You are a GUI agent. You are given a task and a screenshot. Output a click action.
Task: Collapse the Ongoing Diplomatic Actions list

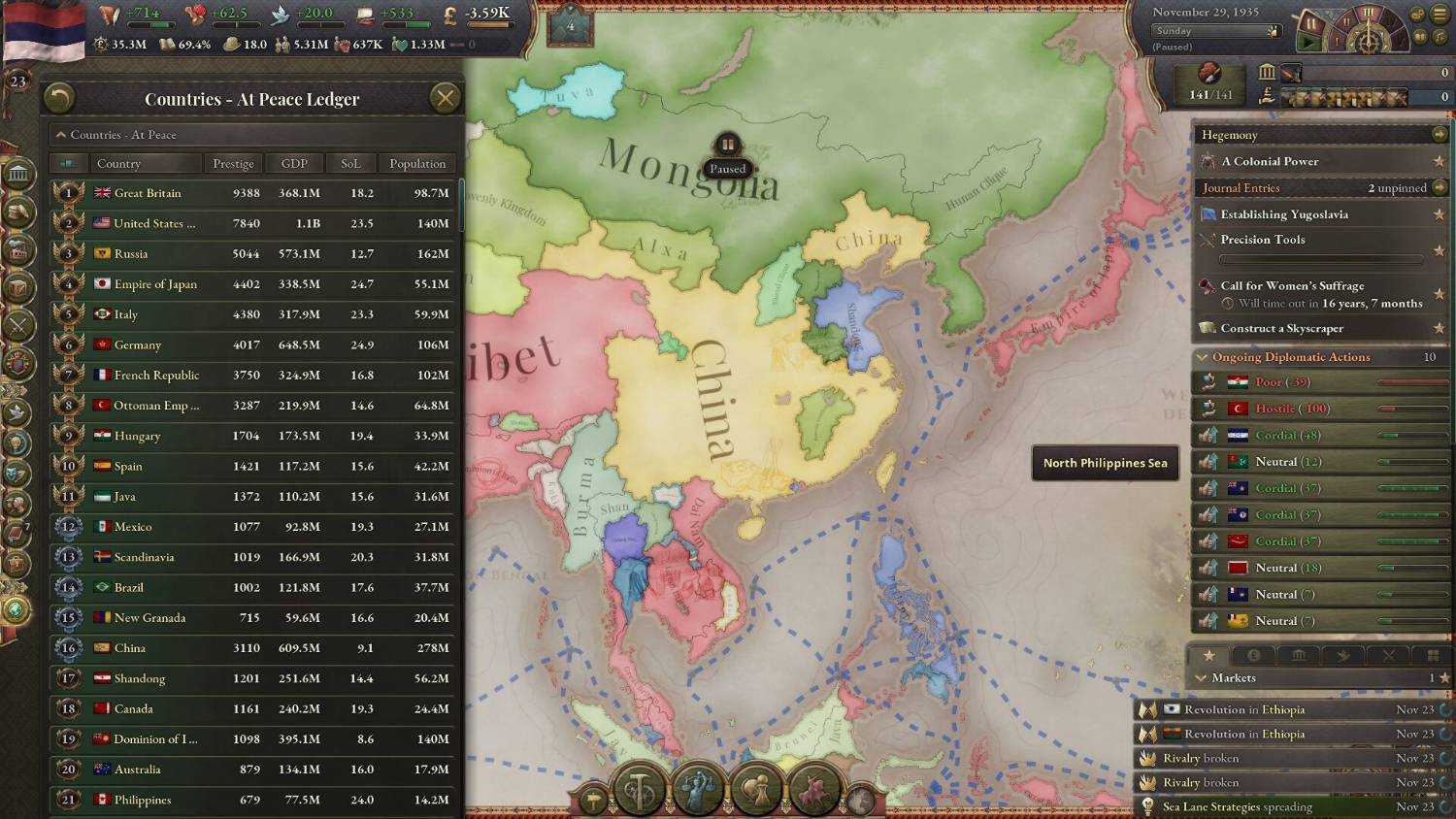(1203, 357)
